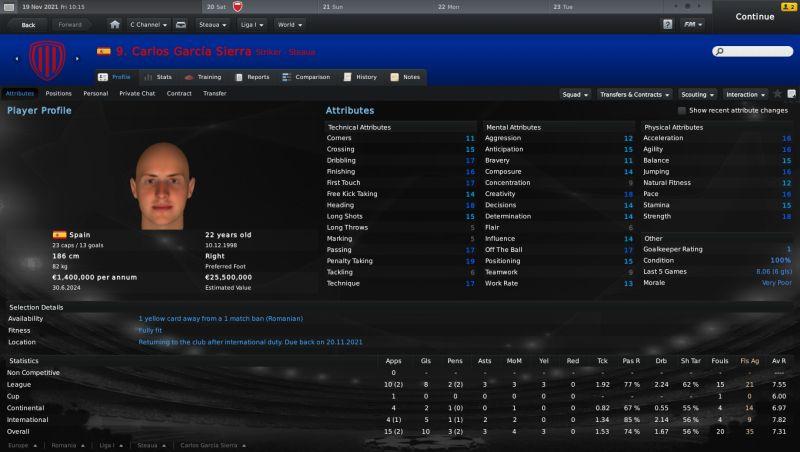Select the Private Chat sub-tab
The width and height of the screenshot is (800, 452).
[x=137, y=93]
